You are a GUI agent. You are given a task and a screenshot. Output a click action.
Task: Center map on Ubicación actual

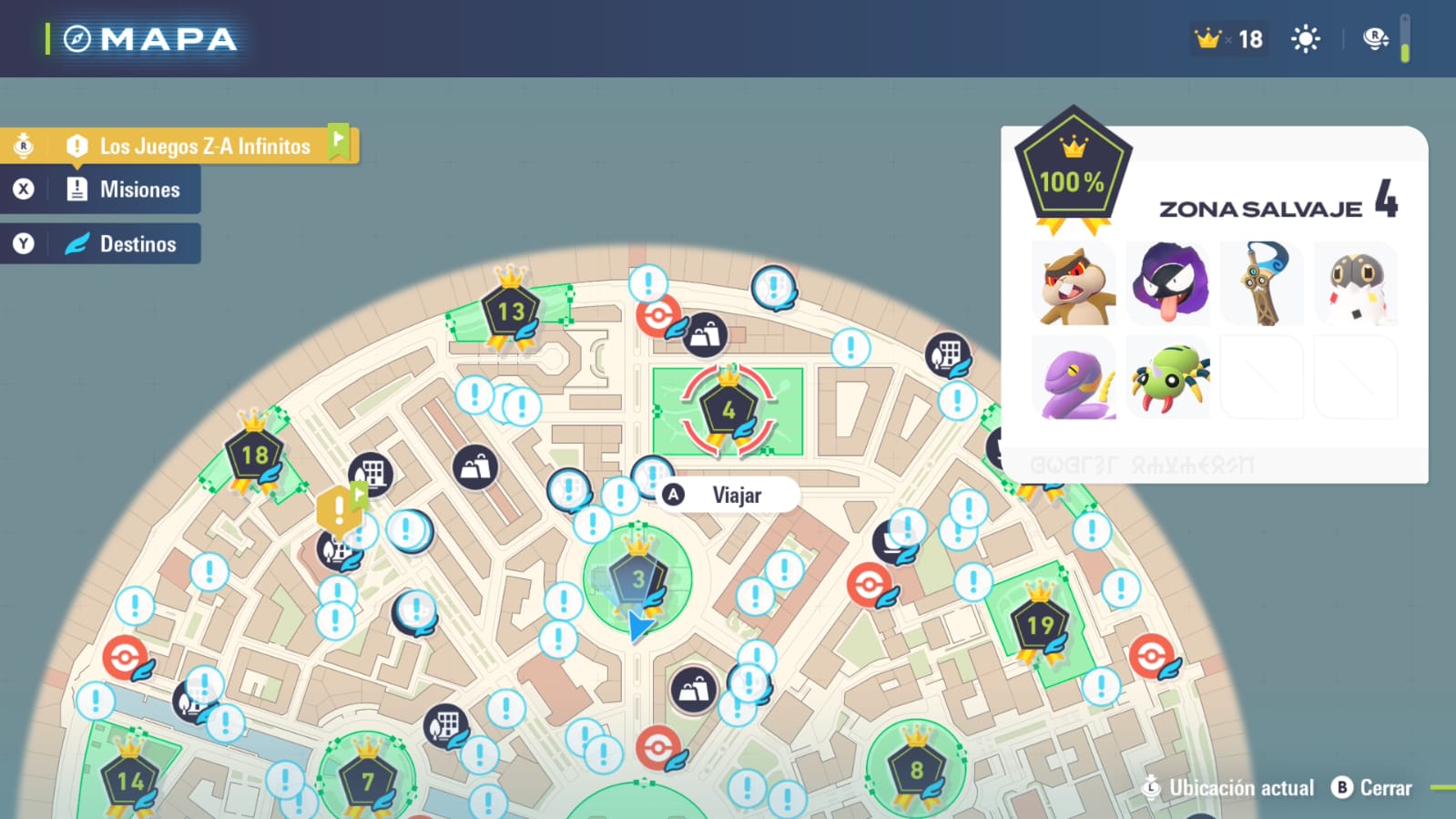point(1229,788)
